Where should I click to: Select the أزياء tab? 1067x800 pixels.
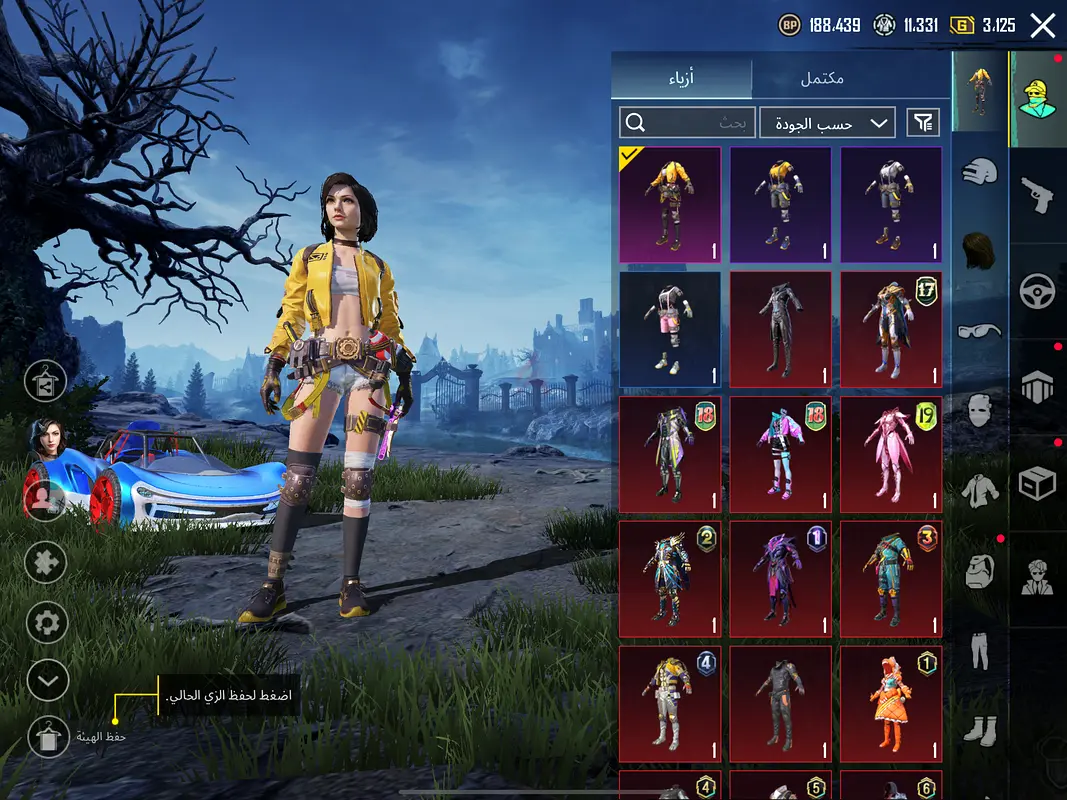(682, 78)
